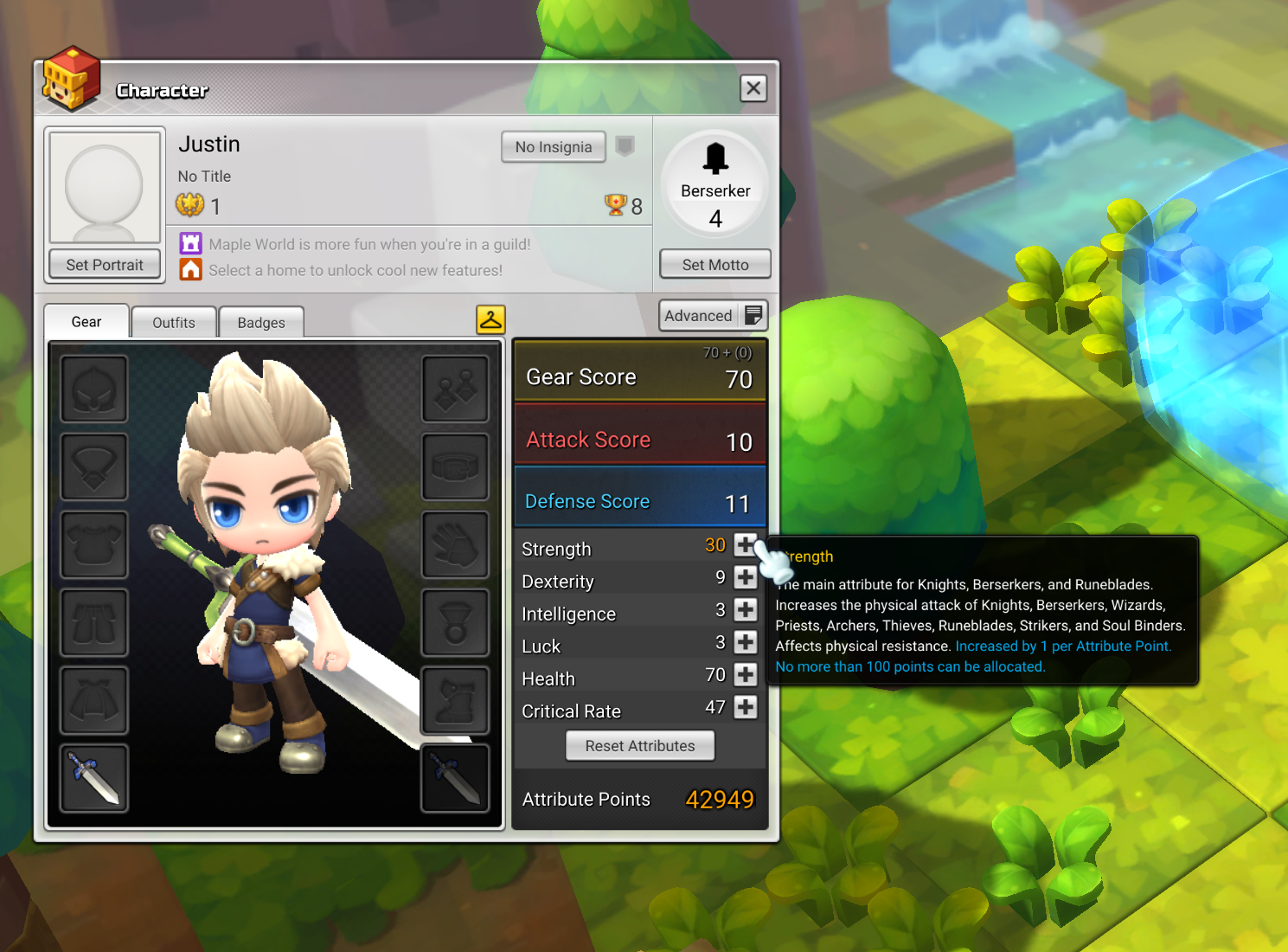Viewport: 1288px width, 952px height.
Task: Select the Gear tab
Action: (x=86, y=321)
